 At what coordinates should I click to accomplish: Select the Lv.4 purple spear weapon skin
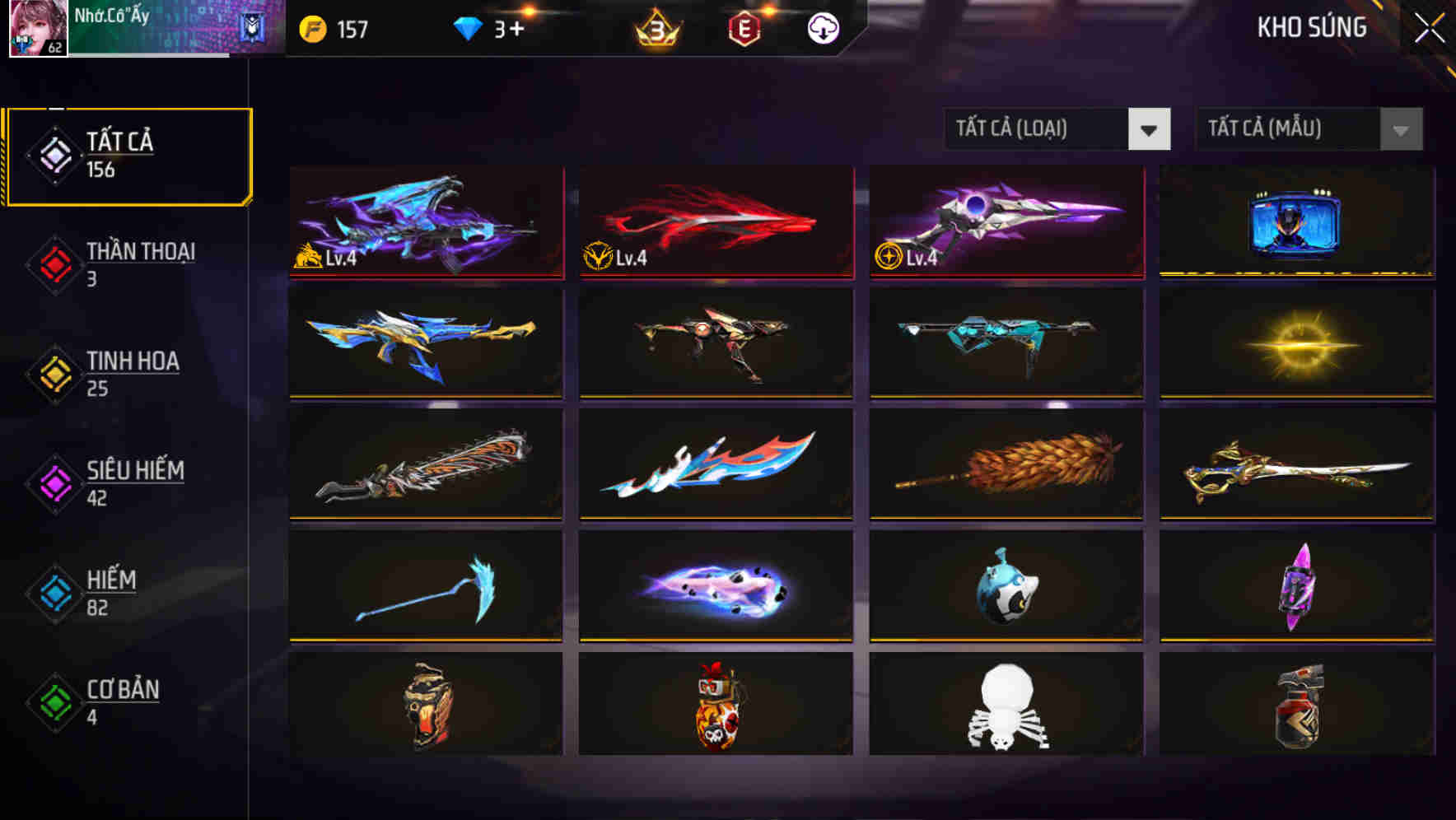click(x=1005, y=222)
